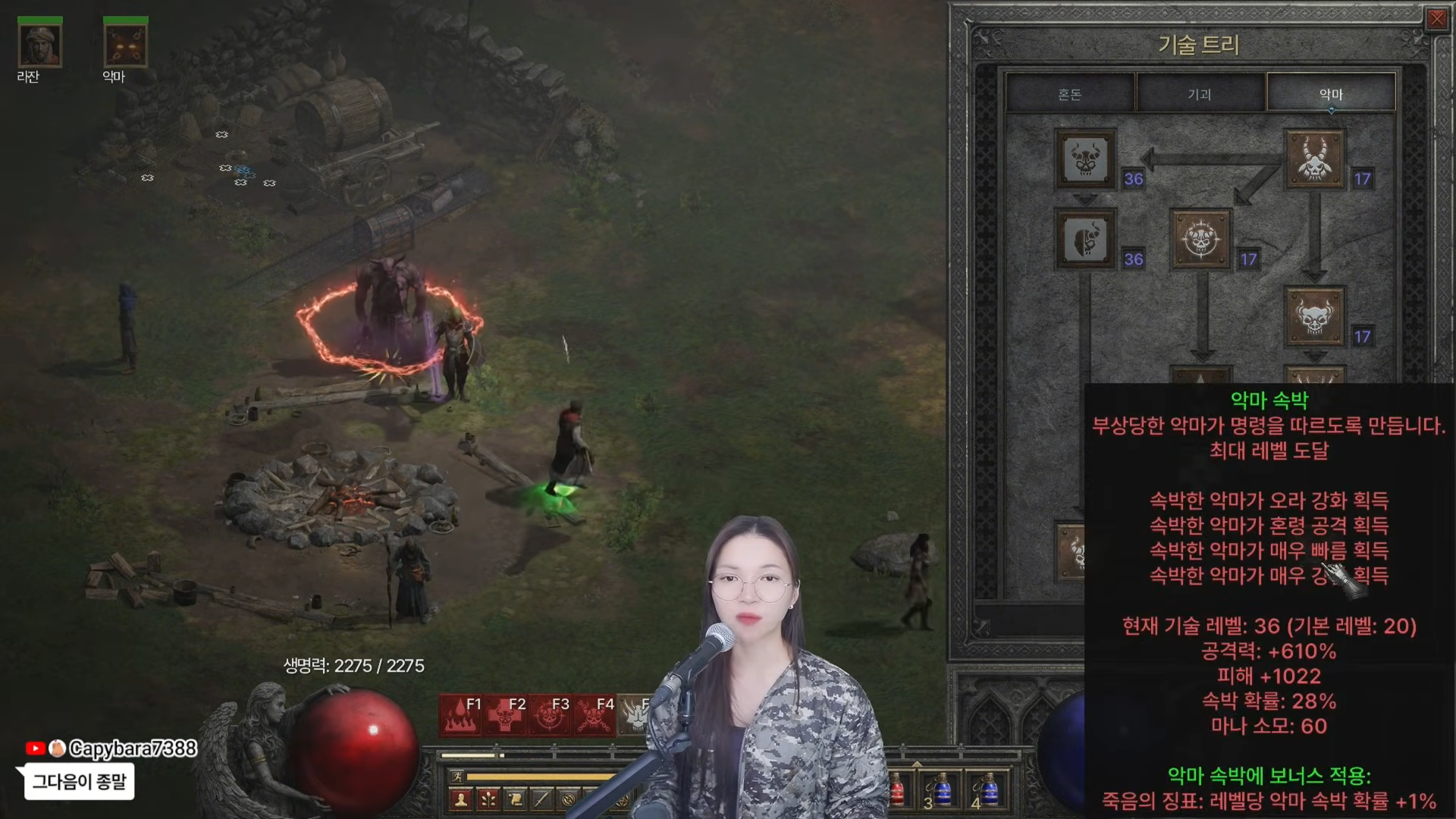Viewport: 1456px width, 819px height.
Task: Activate the F3 circled skull skill
Action: (x=548, y=715)
